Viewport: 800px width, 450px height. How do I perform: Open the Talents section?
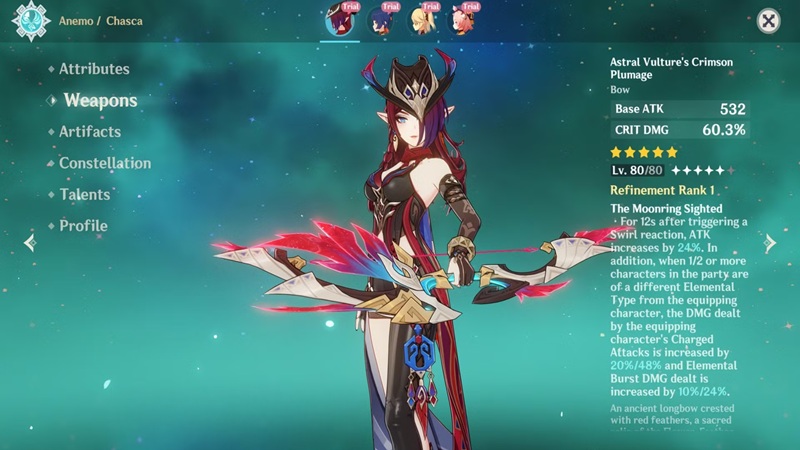coord(84,194)
